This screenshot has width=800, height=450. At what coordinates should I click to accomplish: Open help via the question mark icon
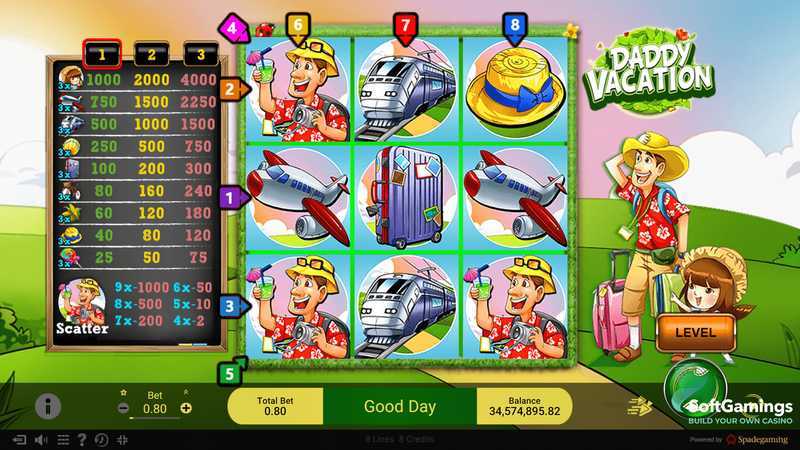(82, 439)
